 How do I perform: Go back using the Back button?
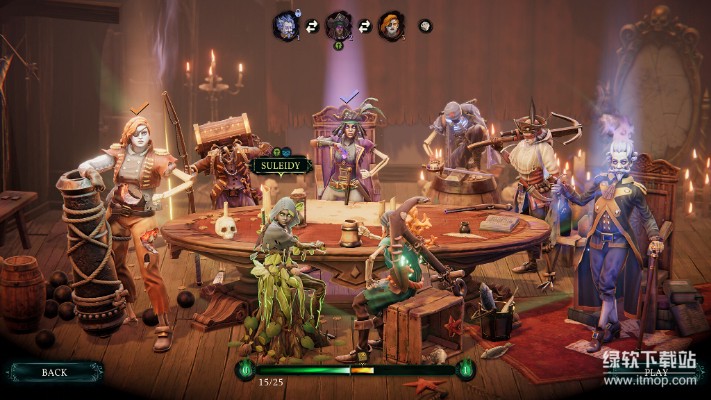54,372
